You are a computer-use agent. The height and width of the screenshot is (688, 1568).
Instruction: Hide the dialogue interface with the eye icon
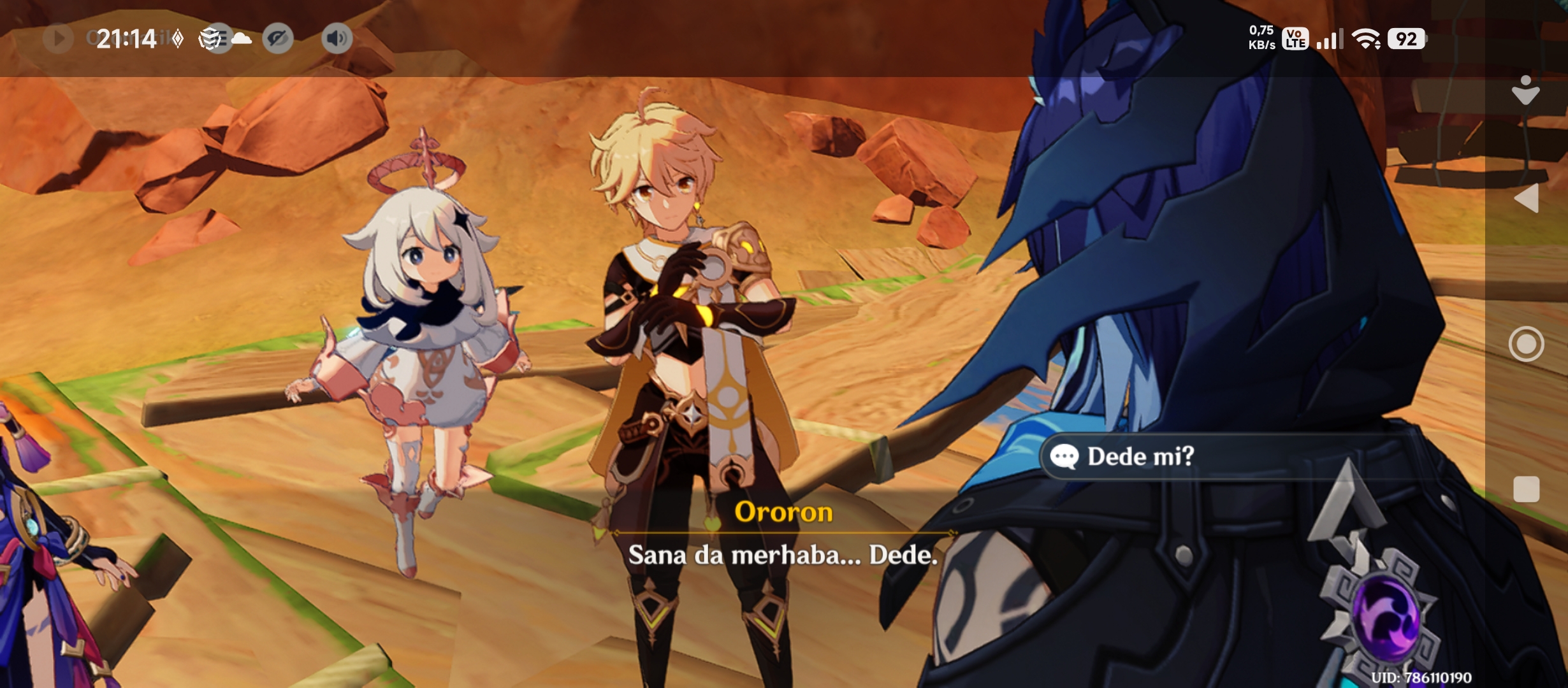point(278,39)
